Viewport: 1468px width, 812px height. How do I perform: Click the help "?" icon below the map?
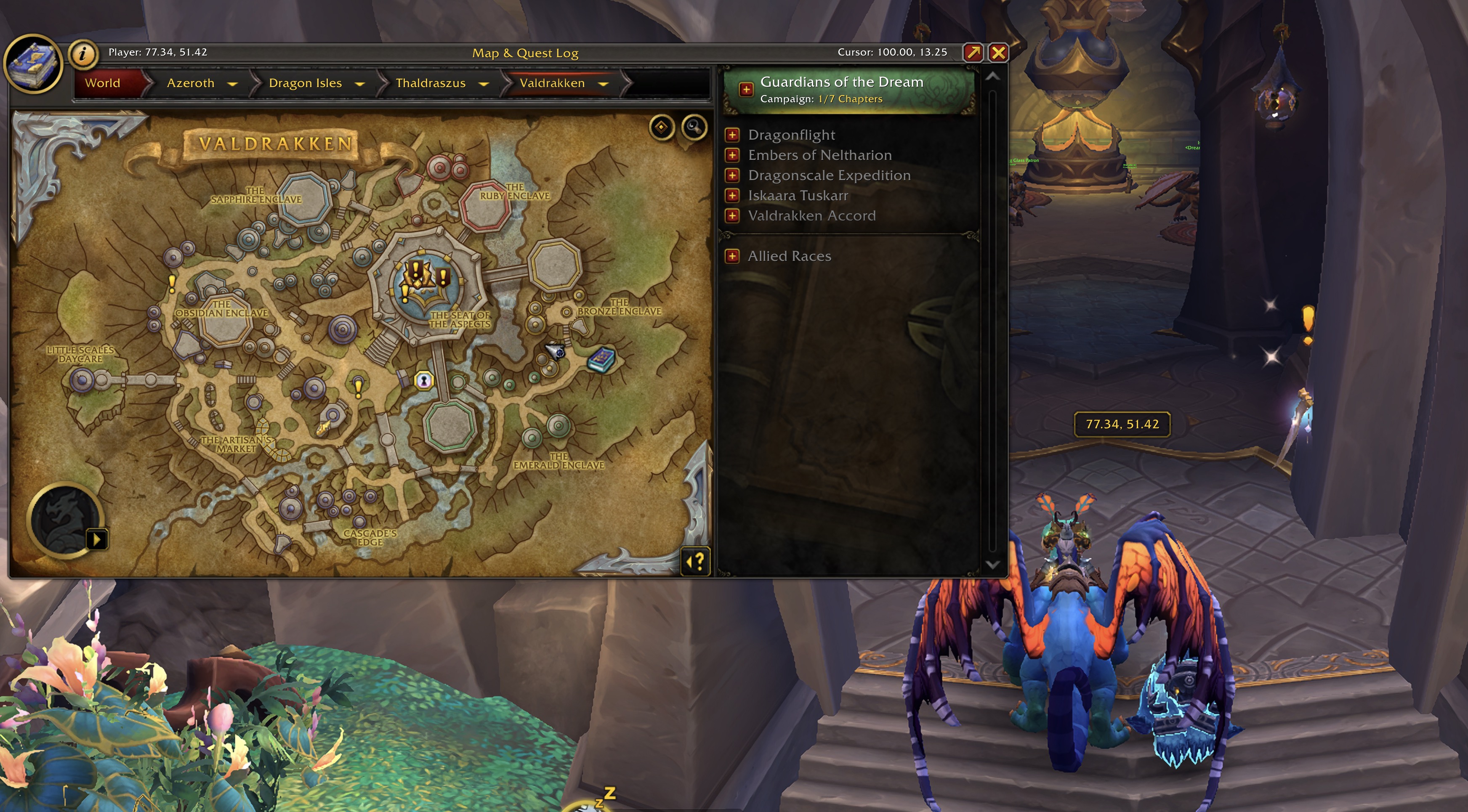(695, 561)
